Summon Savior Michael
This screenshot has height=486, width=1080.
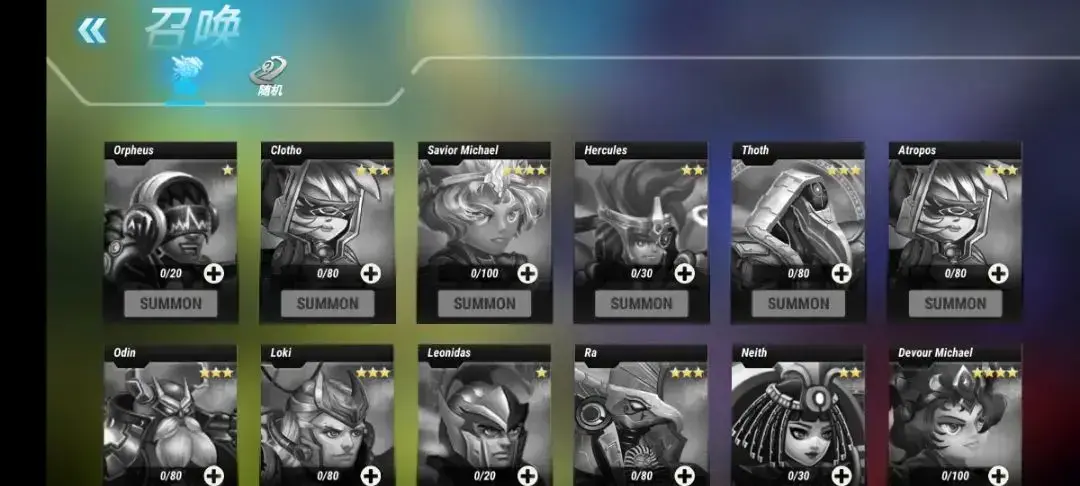[484, 303]
